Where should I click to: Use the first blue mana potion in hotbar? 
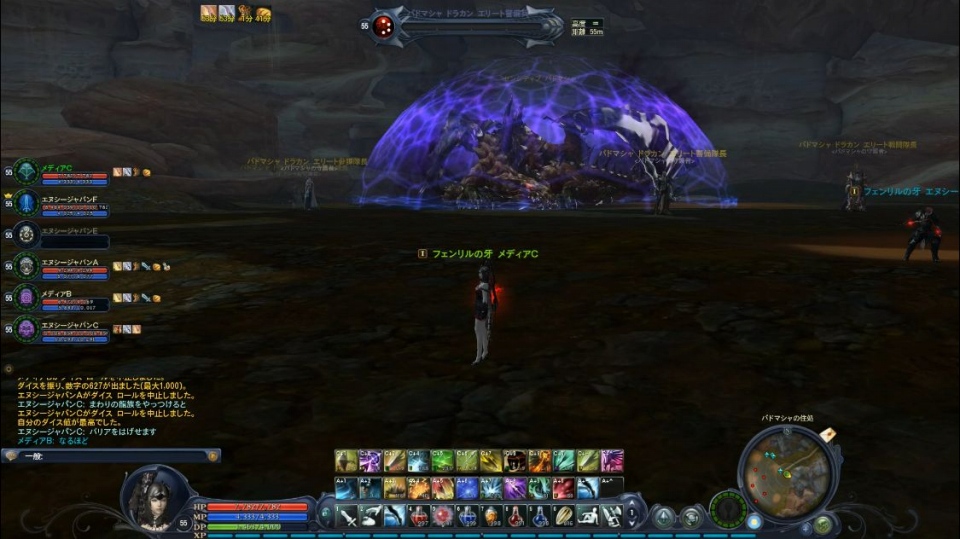[x=467, y=516]
